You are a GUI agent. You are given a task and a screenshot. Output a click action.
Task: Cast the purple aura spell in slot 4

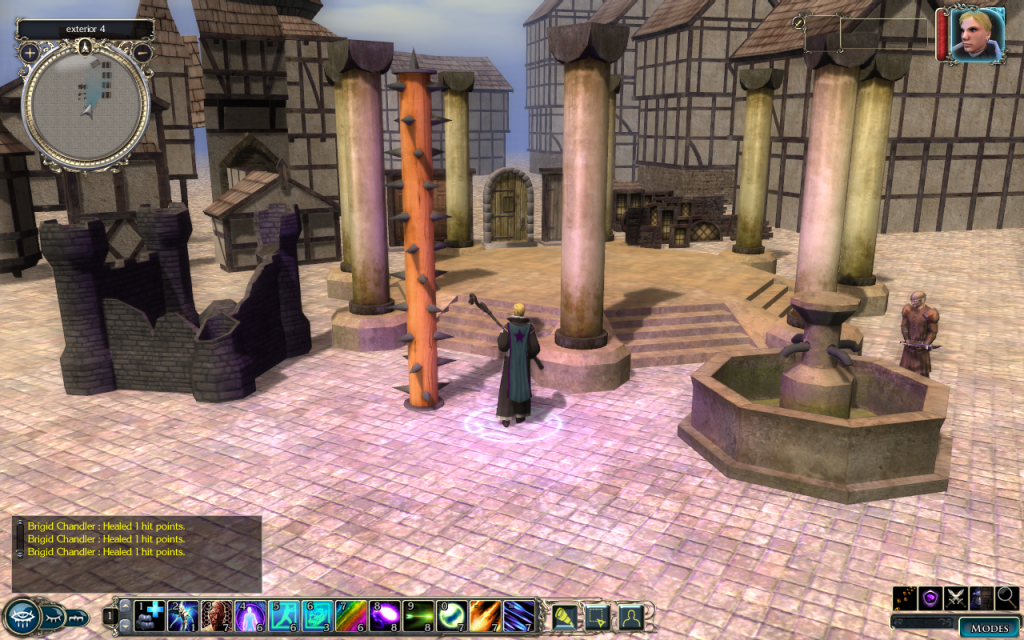click(251, 613)
